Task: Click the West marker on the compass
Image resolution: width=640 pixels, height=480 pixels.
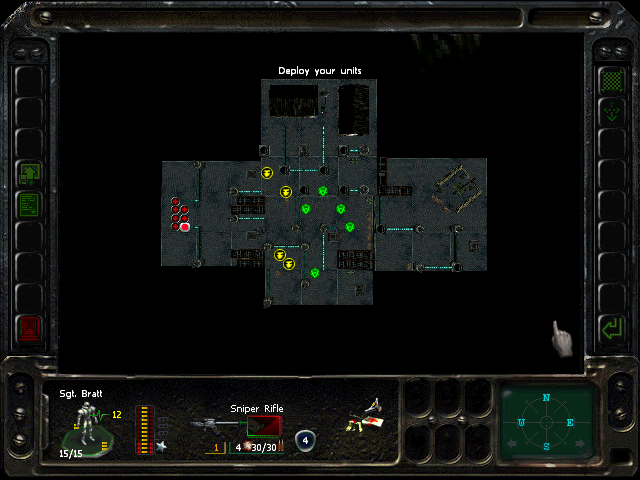Action: [522, 422]
